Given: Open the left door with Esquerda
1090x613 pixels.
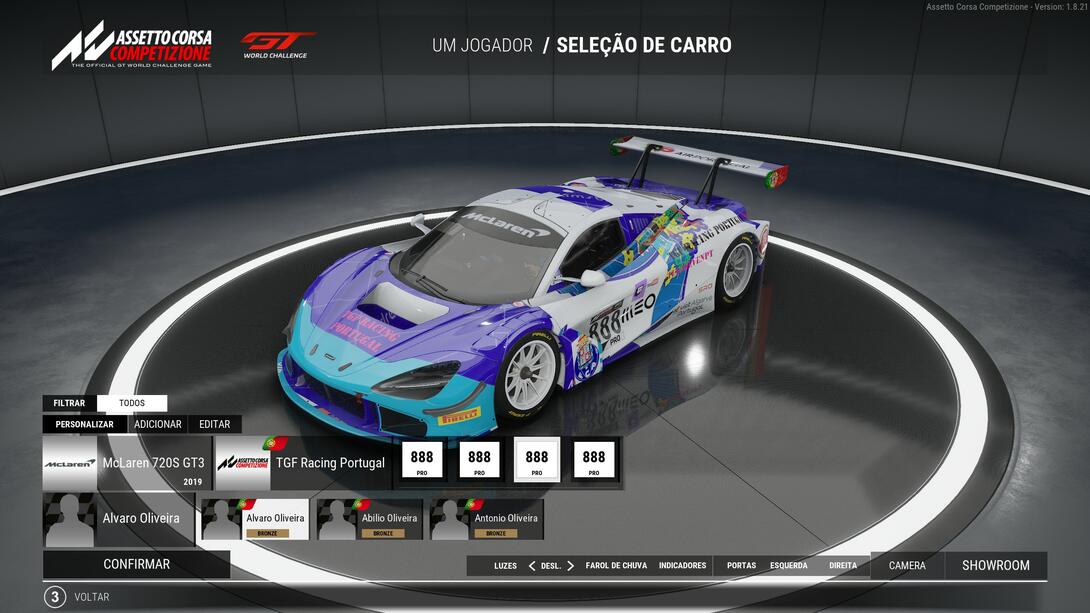Looking at the screenshot, I should tap(788, 566).
